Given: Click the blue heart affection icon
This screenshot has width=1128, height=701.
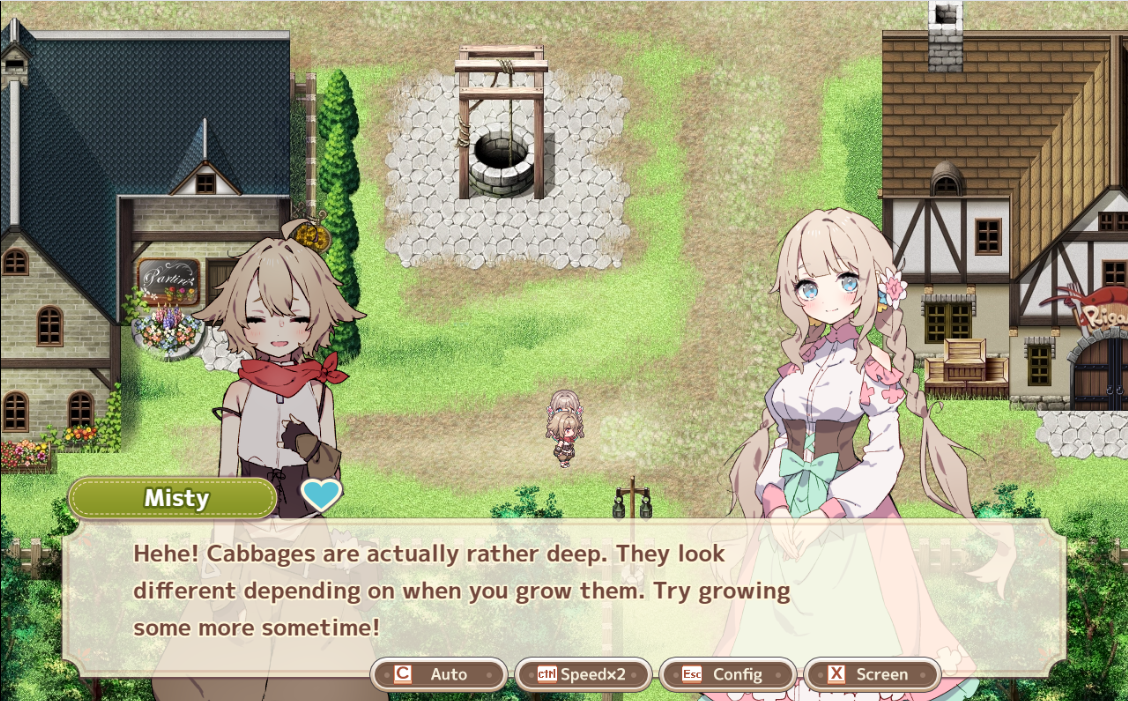Looking at the screenshot, I should coord(321,495).
